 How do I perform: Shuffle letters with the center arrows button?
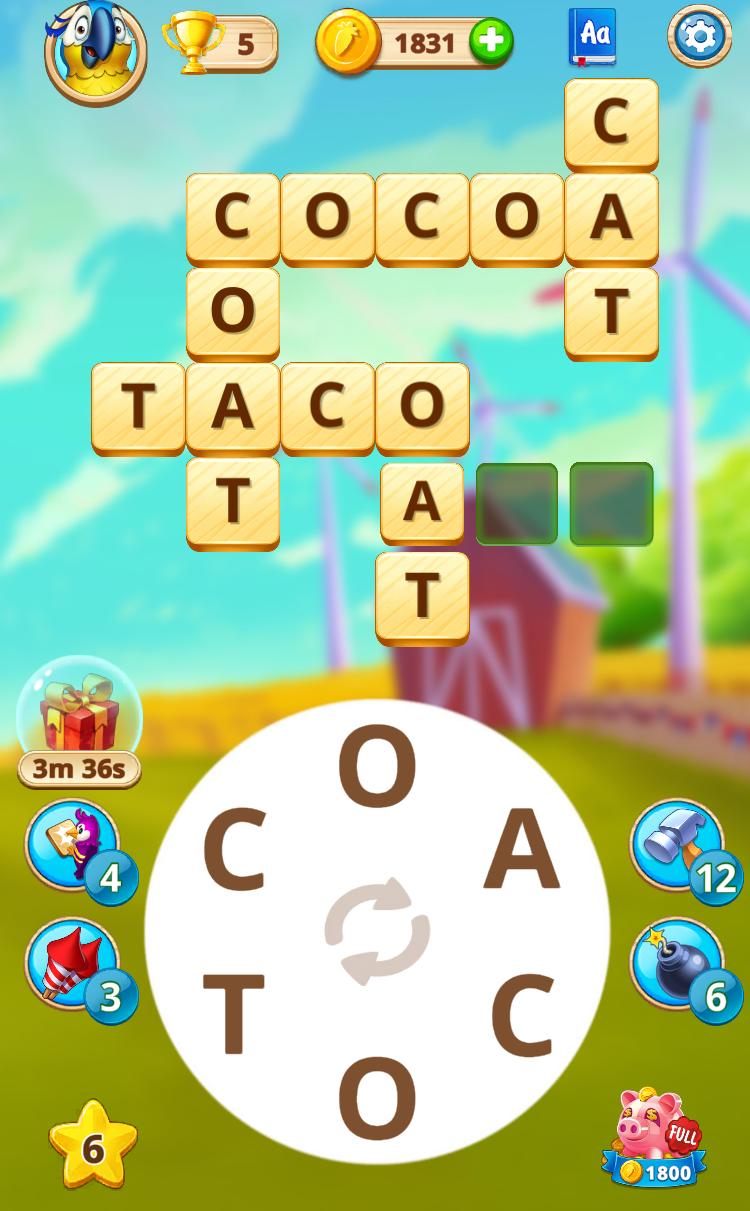point(377,931)
